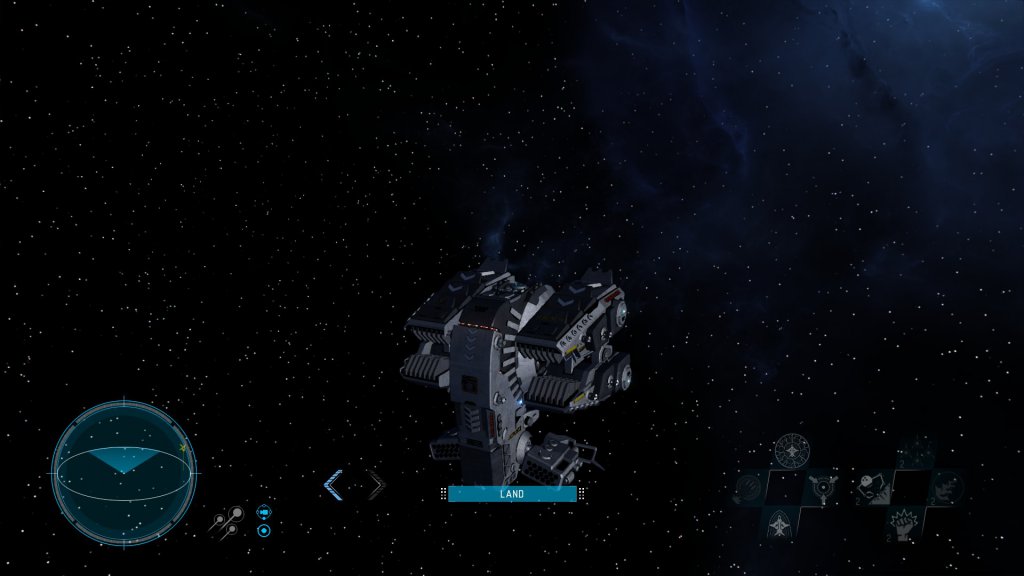Select the faded face portrait ability icon

pos(945,487)
